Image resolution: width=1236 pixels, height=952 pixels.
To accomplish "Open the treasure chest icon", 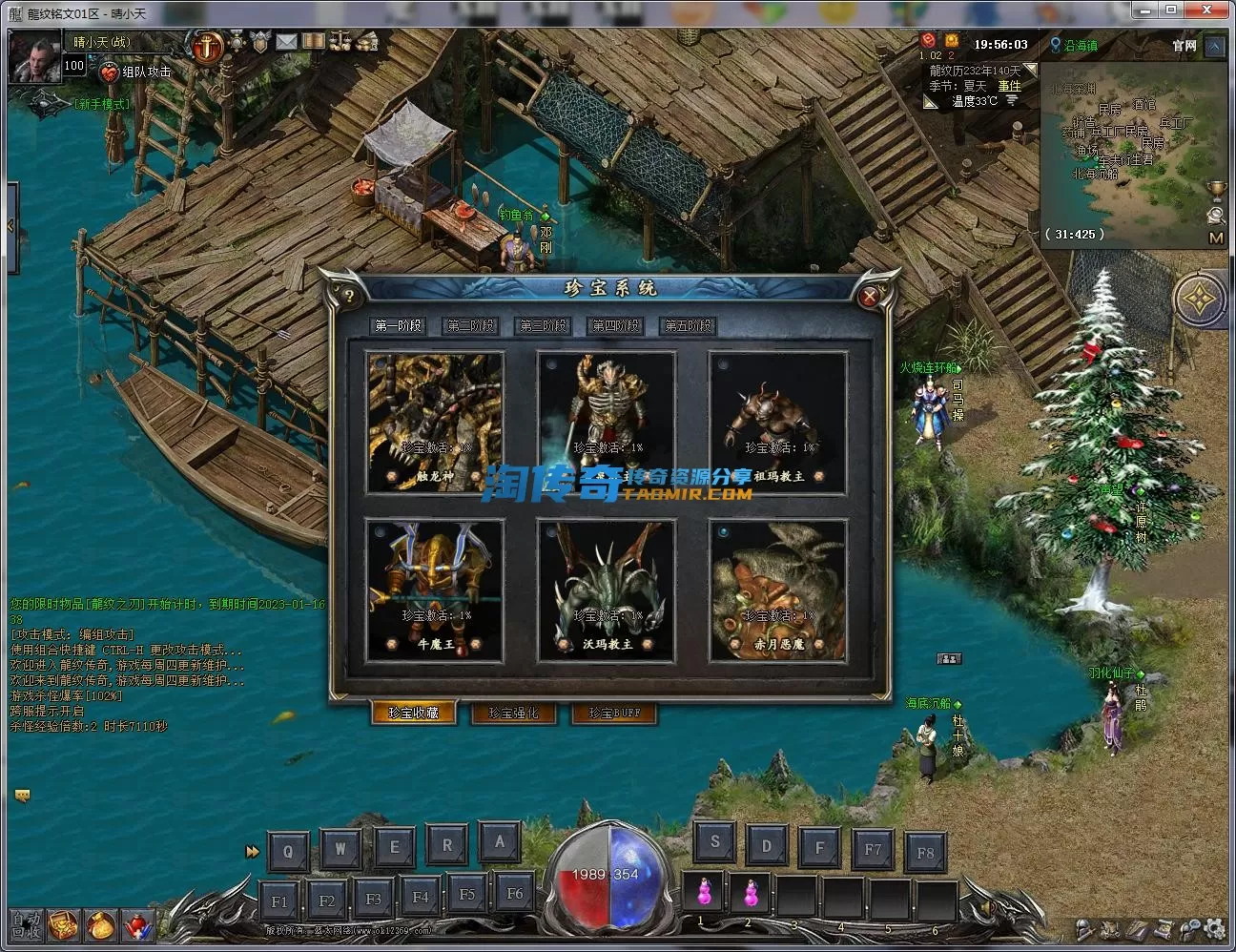I will pos(64,924).
